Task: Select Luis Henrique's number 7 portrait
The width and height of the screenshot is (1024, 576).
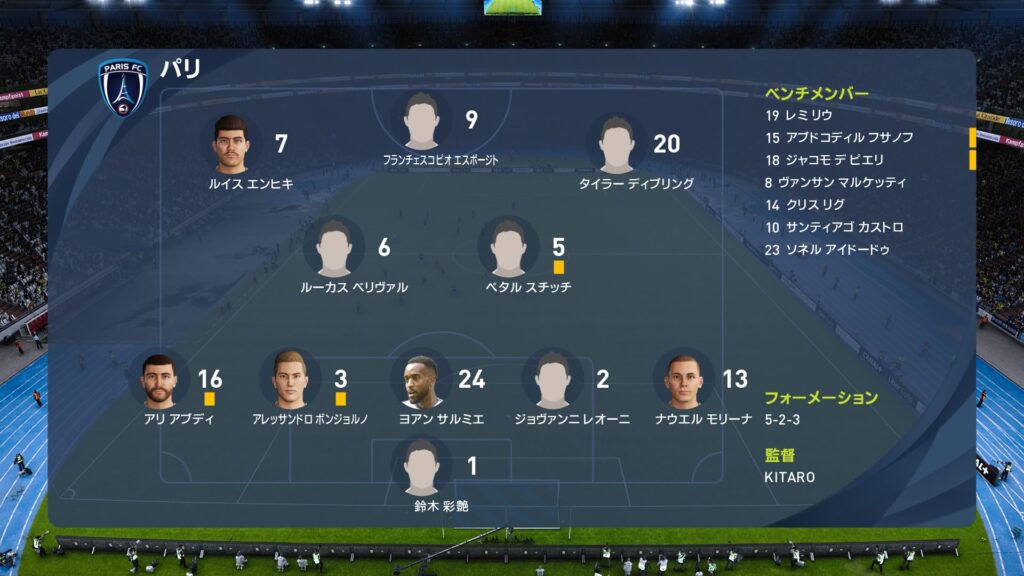Action: [231, 145]
